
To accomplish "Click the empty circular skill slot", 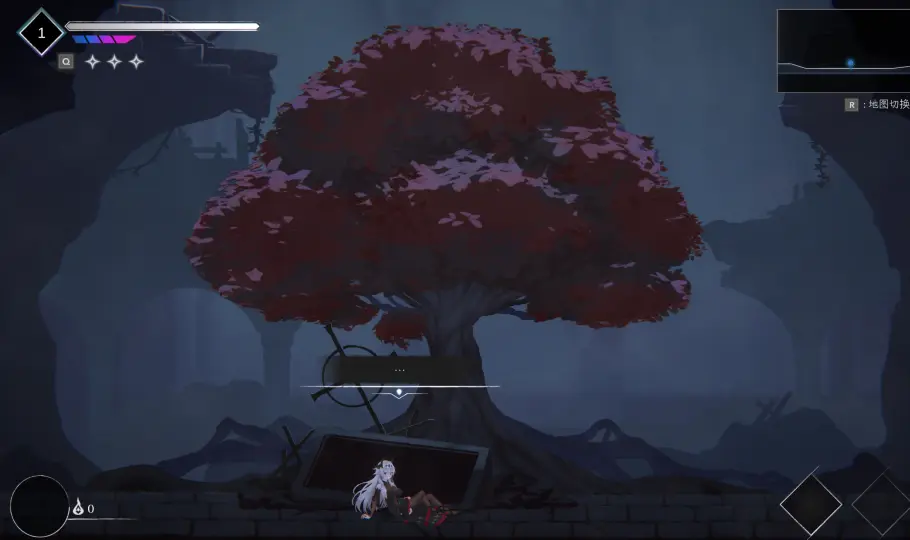I will [x=40, y=506].
